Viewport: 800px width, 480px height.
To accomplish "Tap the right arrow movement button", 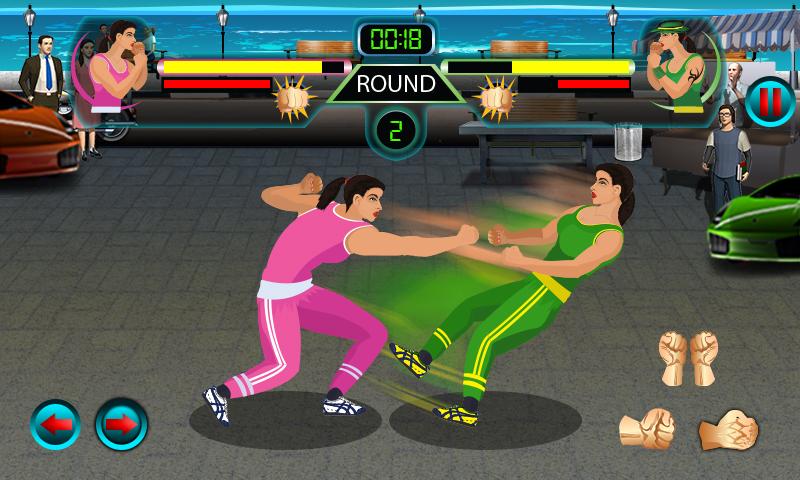I will tap(121, 424).
